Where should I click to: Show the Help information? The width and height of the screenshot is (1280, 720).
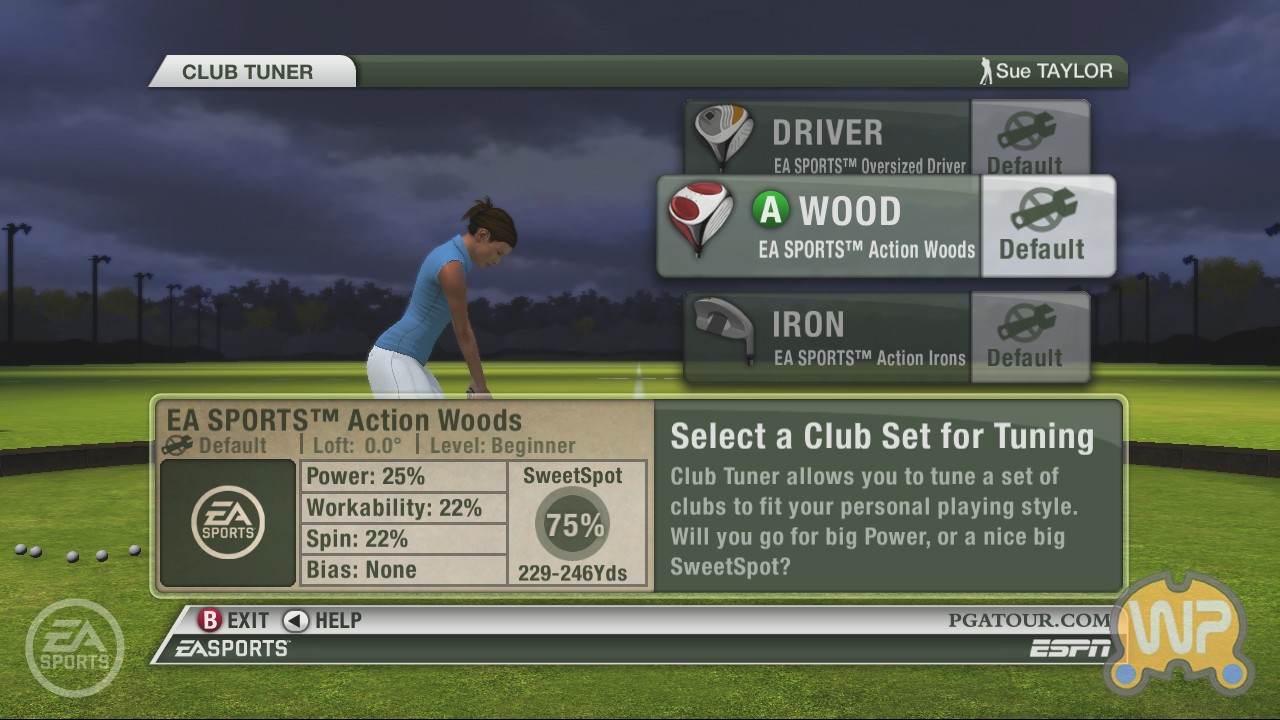click(323, 620)
